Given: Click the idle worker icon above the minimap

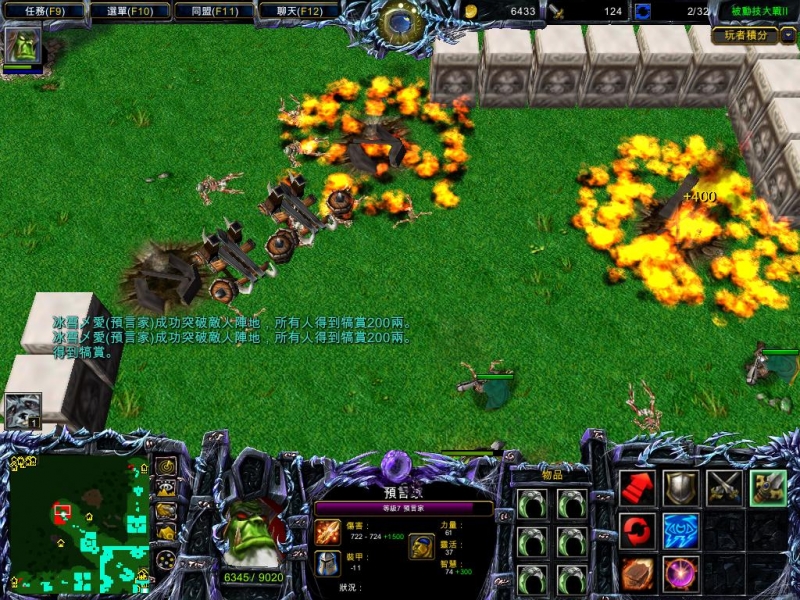Looking at the screenshot, I should [22, 410].
